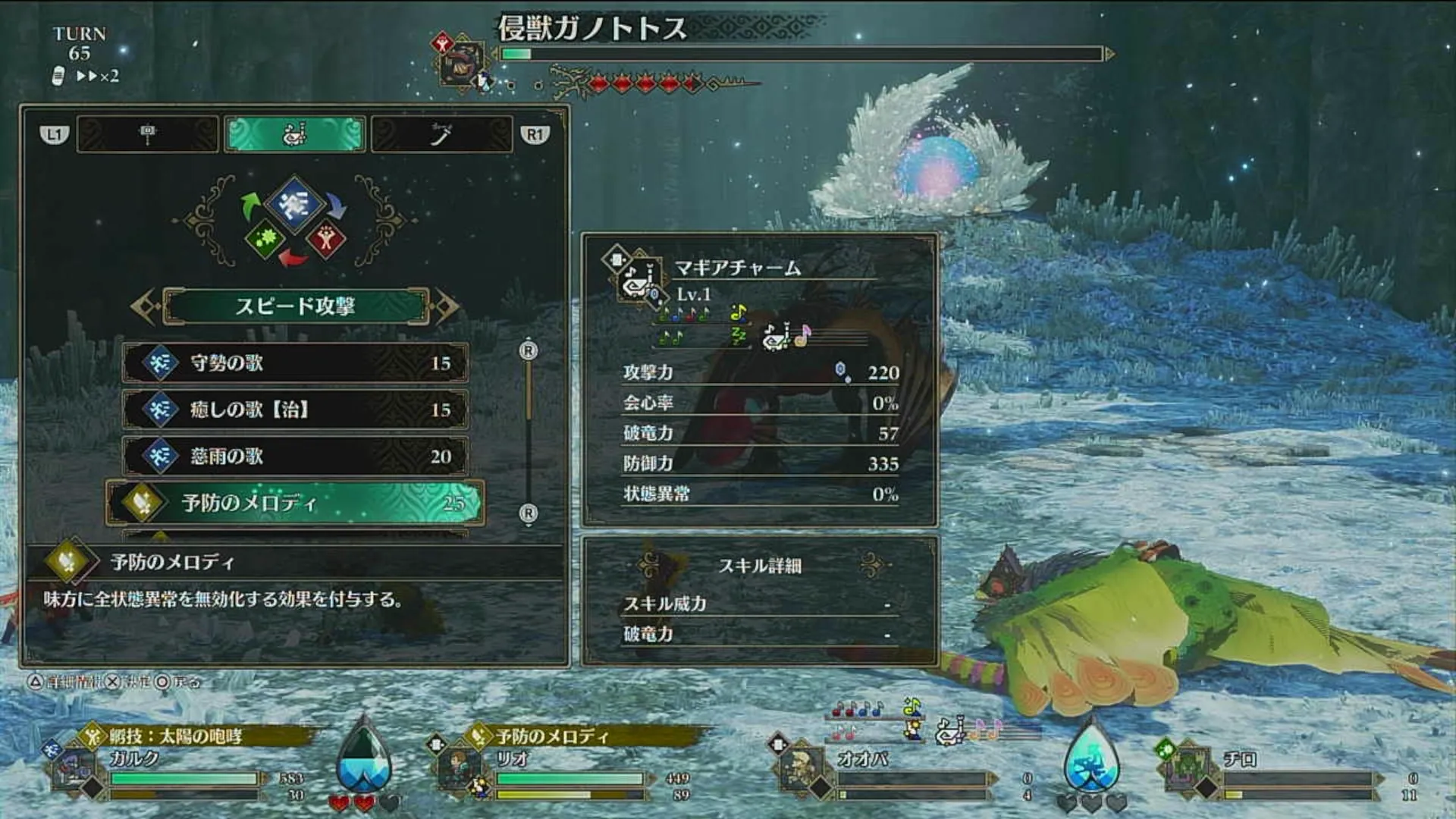Toggle the ×2 battle speed indicator
The image size is (1456, 819).
97,76
